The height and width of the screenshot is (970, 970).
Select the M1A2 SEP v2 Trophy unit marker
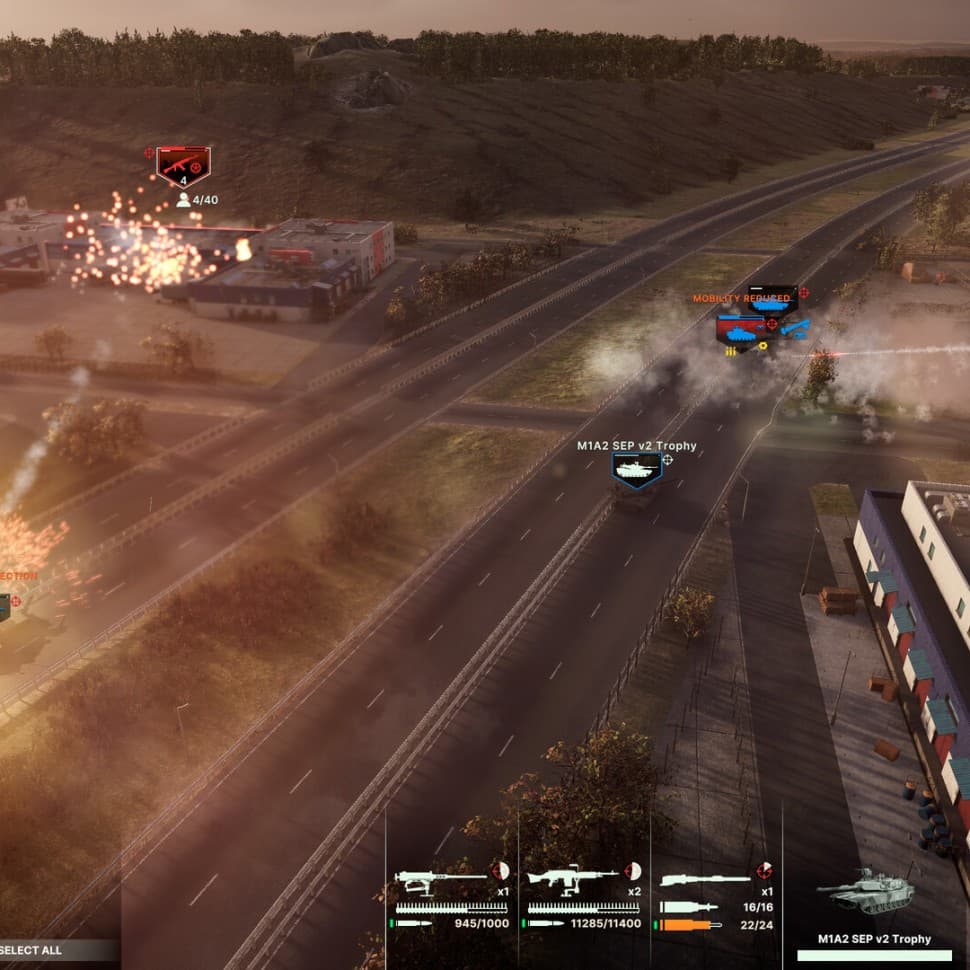point(636,468)
